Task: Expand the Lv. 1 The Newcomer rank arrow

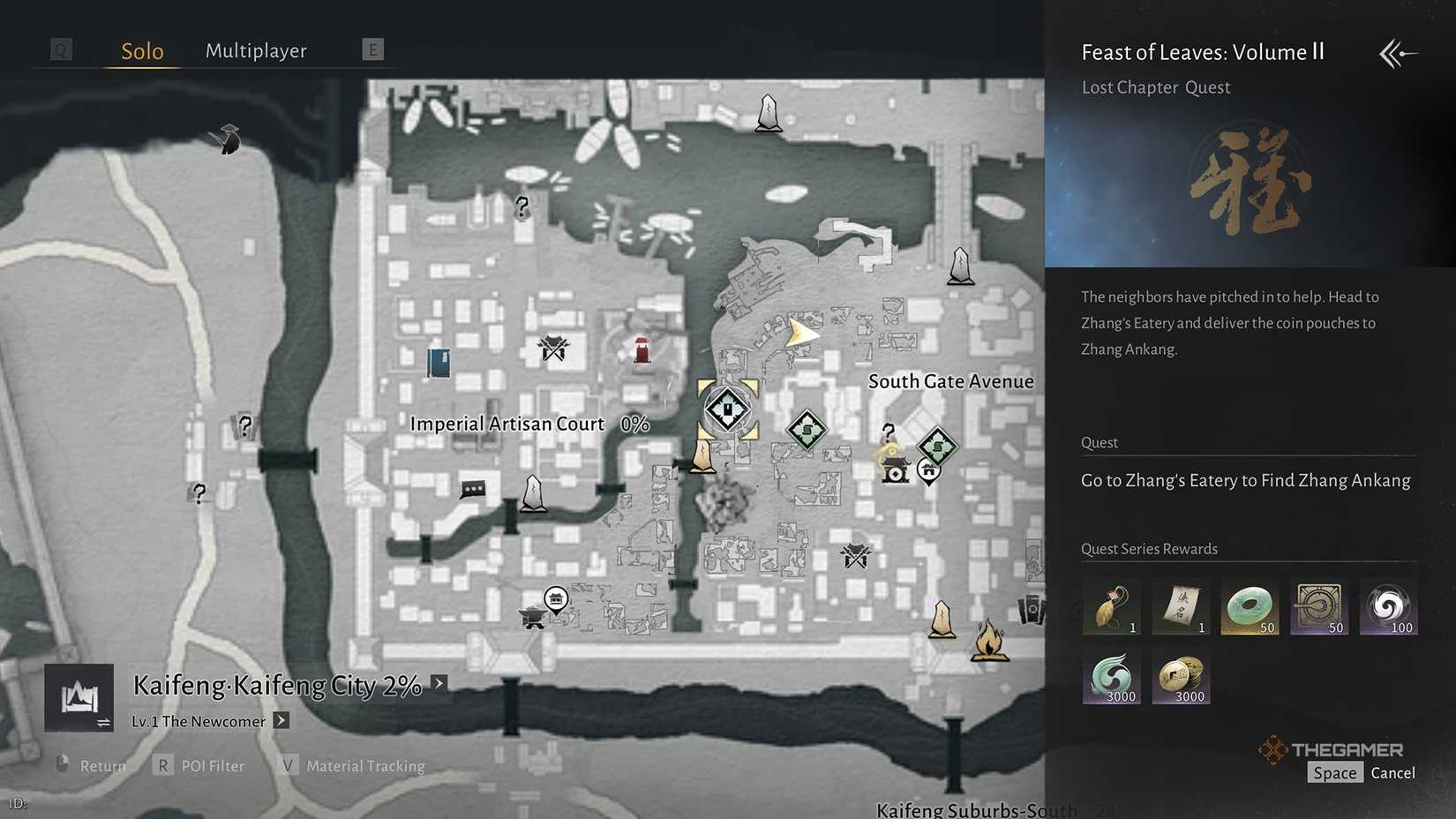Action: click(281, 721)
